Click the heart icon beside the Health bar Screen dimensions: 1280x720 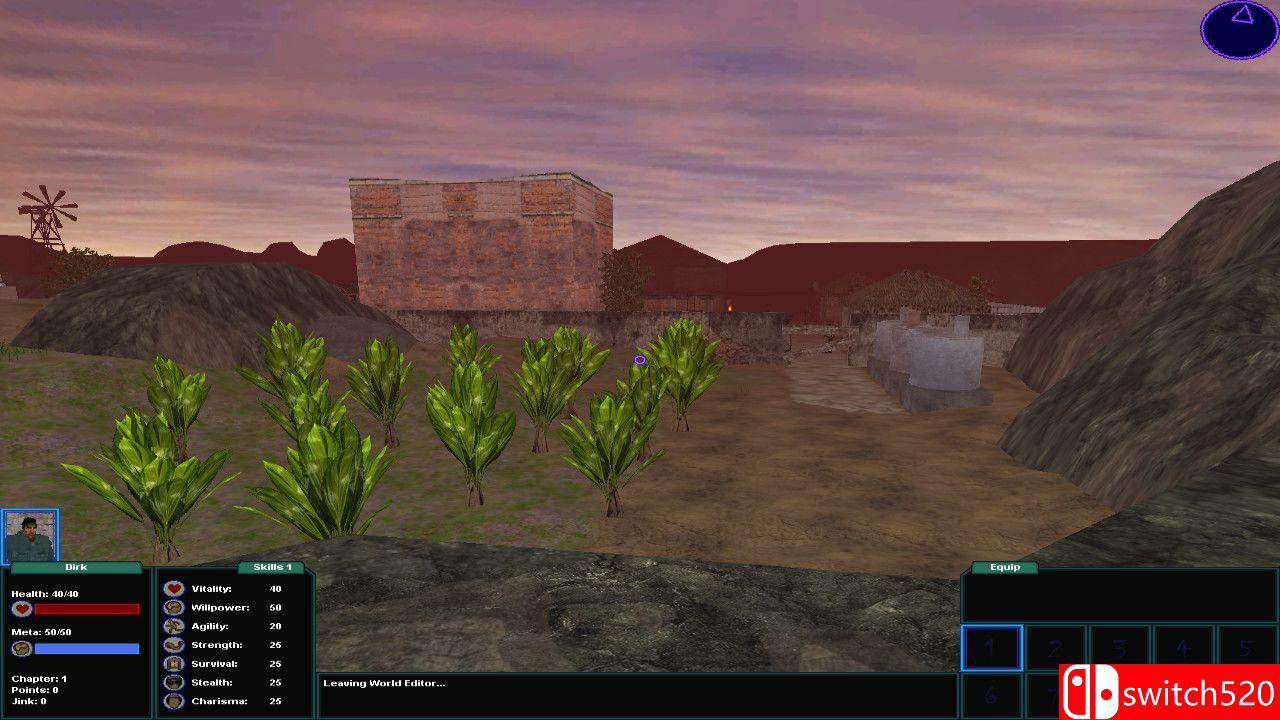pos(21,609)
